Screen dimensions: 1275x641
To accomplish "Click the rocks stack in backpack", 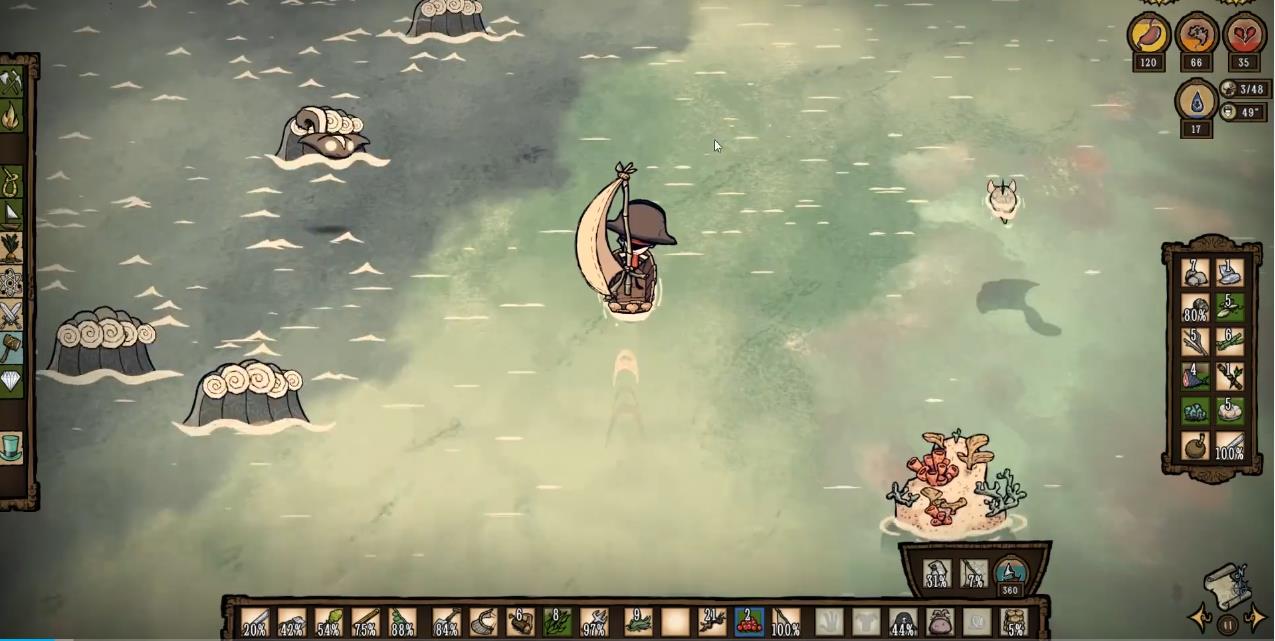I will pyautogui.click(x=1195, y=273).
